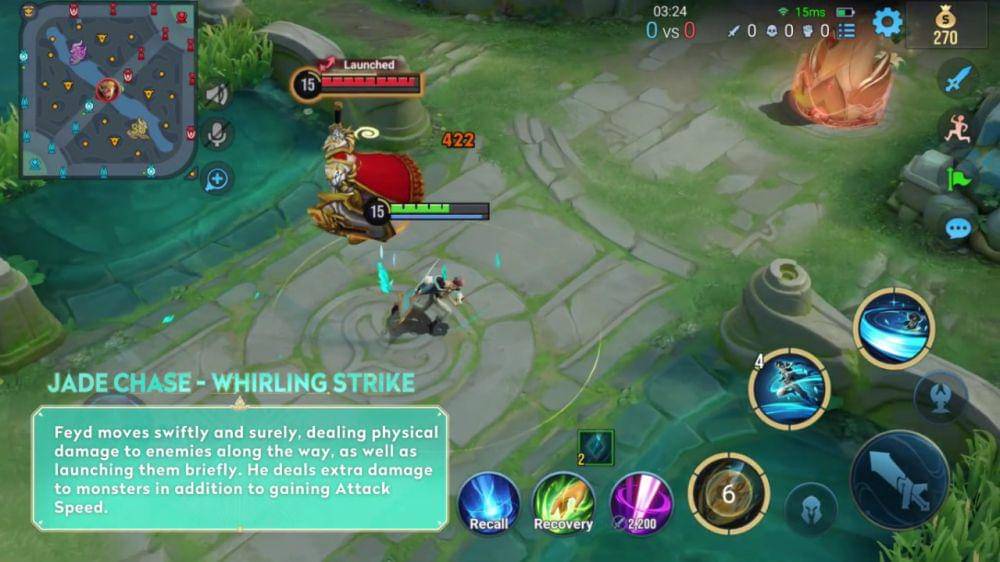The height and width of the screenshot is (562, 1000).
Task: Toggle the speaker sound icon
Action: click(x=216, y=95)
